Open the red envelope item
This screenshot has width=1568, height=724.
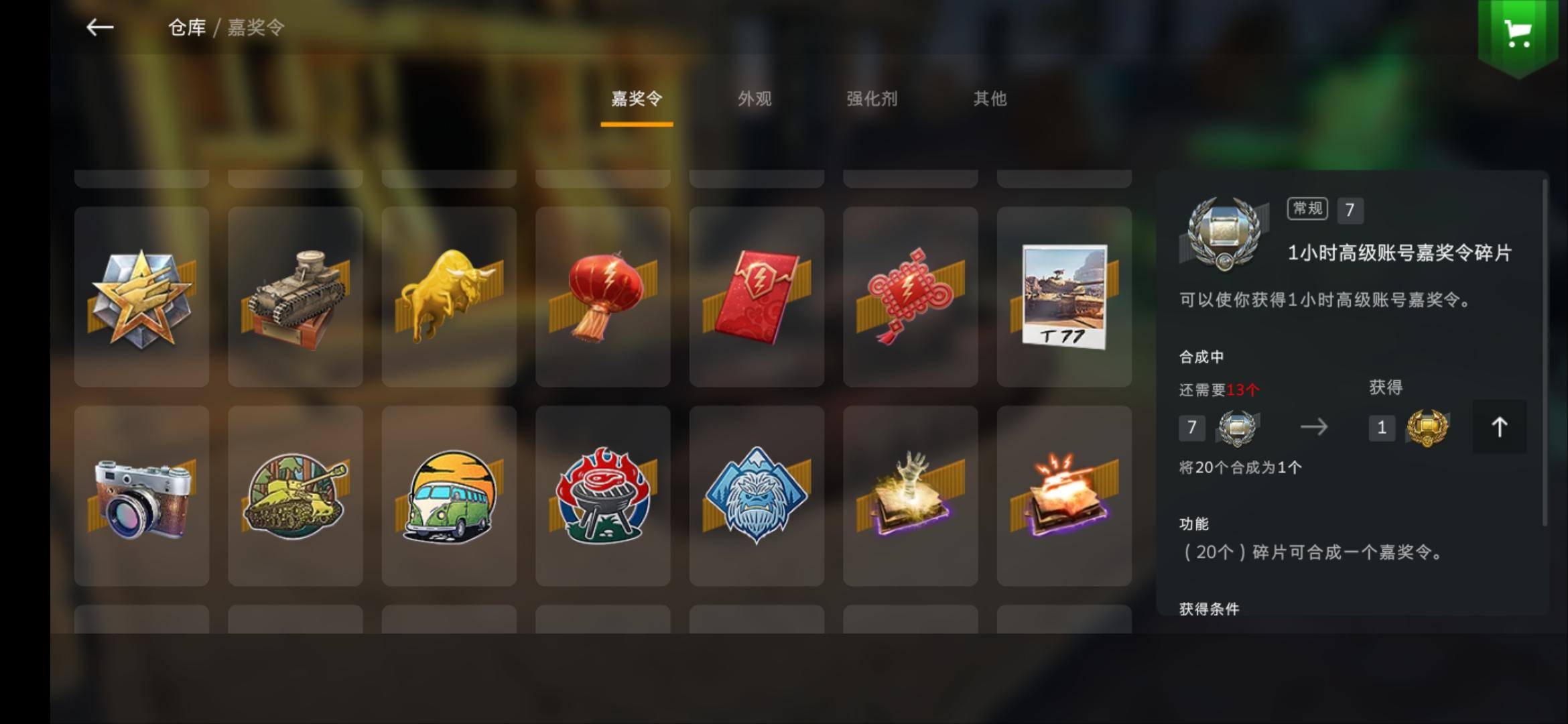(x=757, y=295)
